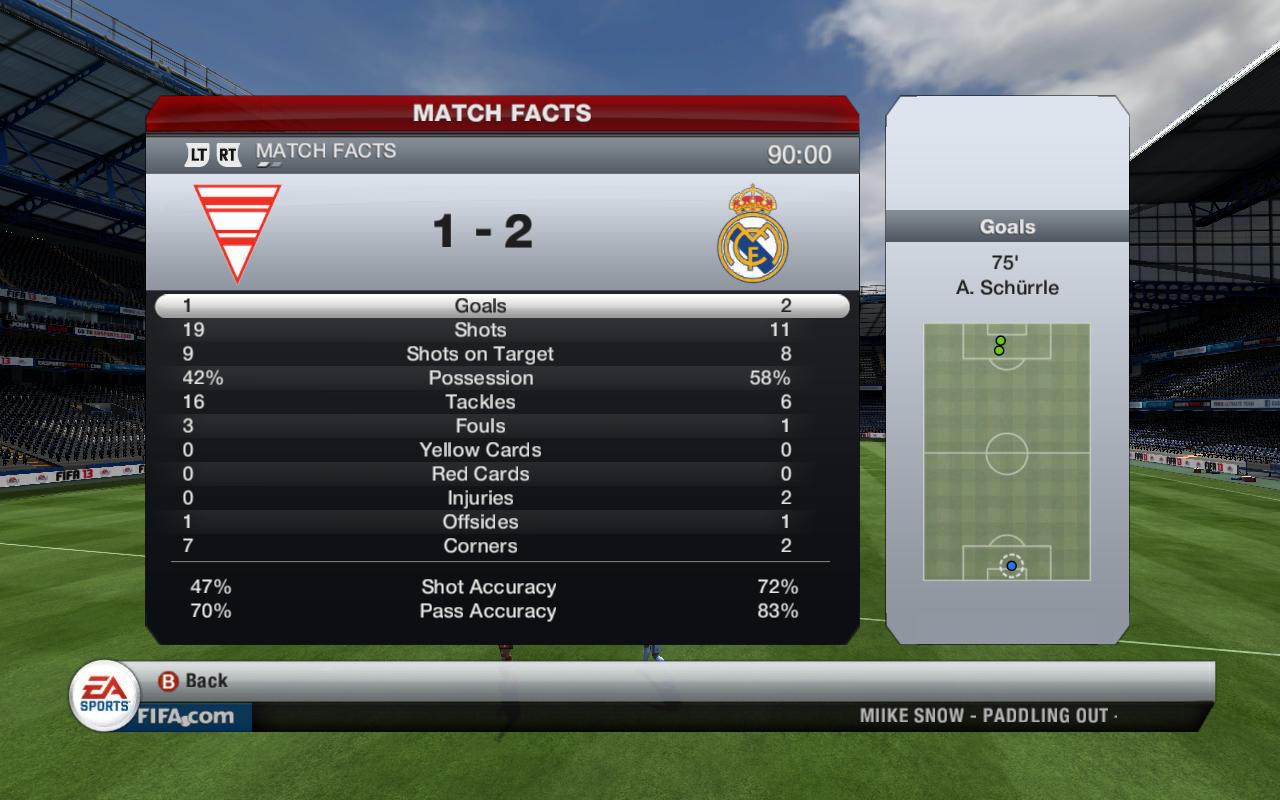Select the Yellow Cards row
Viewport: 1280px width, 800px height.
pos(481,450)
